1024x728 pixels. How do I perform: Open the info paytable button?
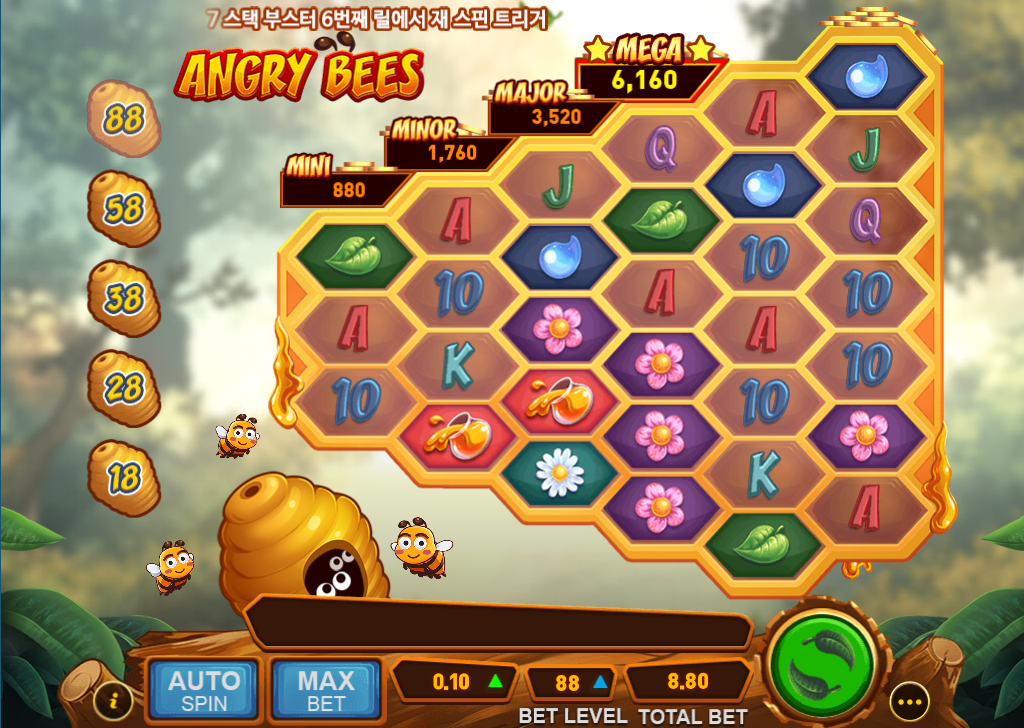click(x=114, y=698)
